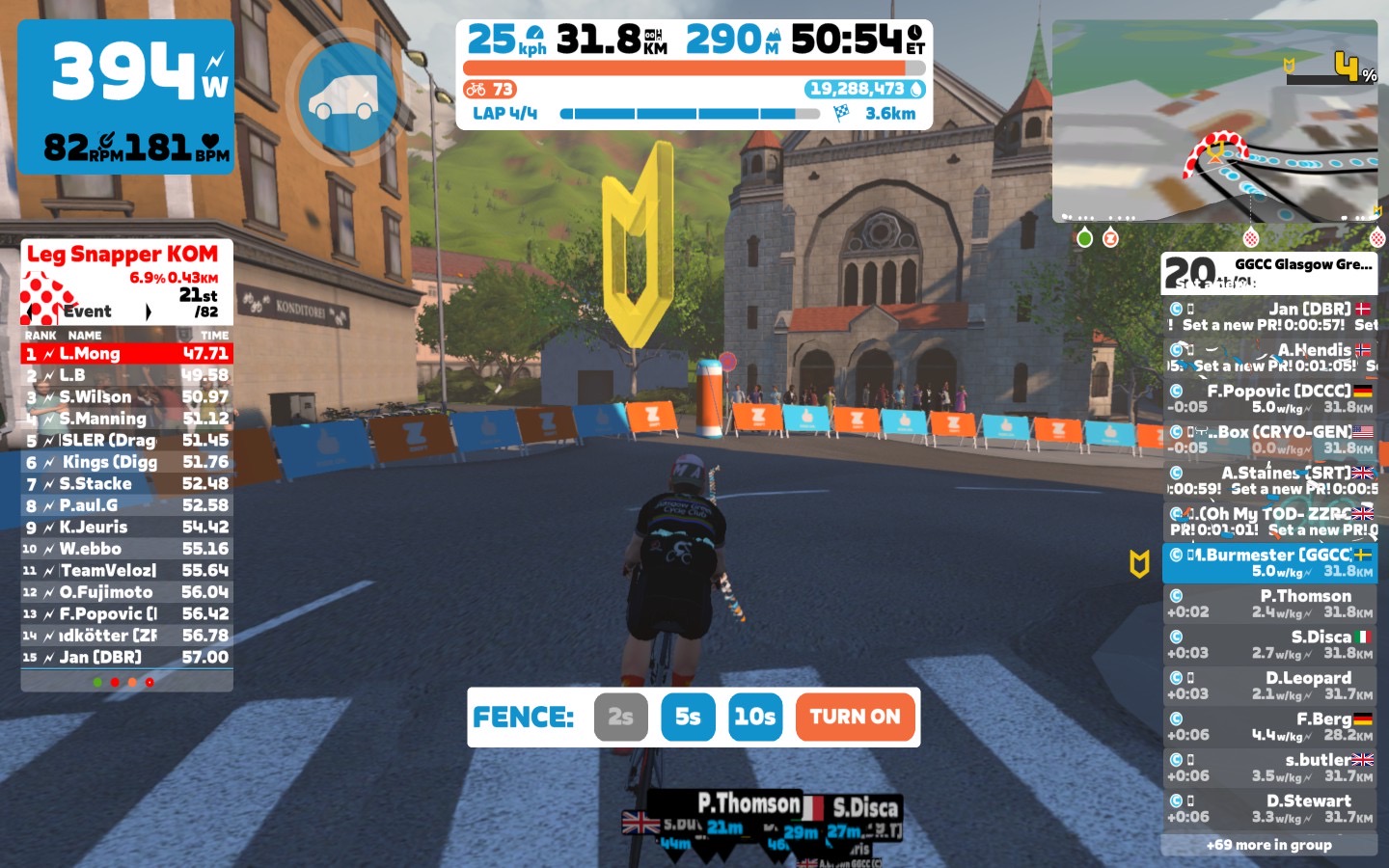Choose the 5s fence option
Screen dimensions: 1389x868
click(688, 717)
